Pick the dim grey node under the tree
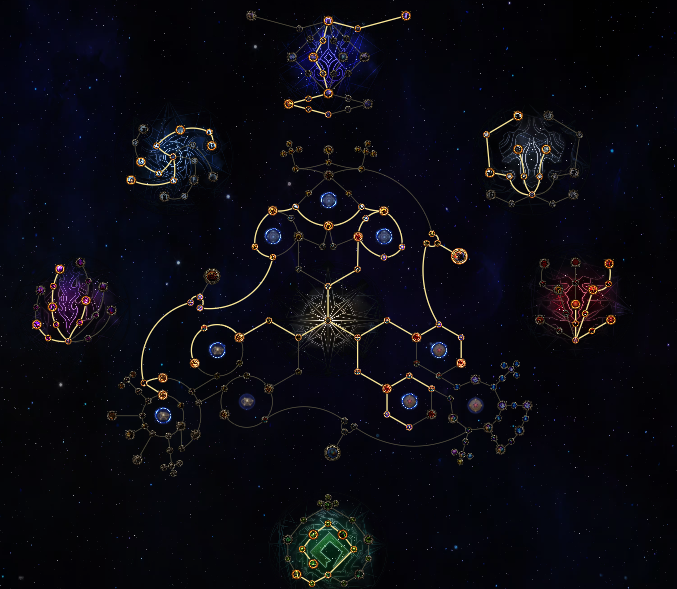 point(332,452)
